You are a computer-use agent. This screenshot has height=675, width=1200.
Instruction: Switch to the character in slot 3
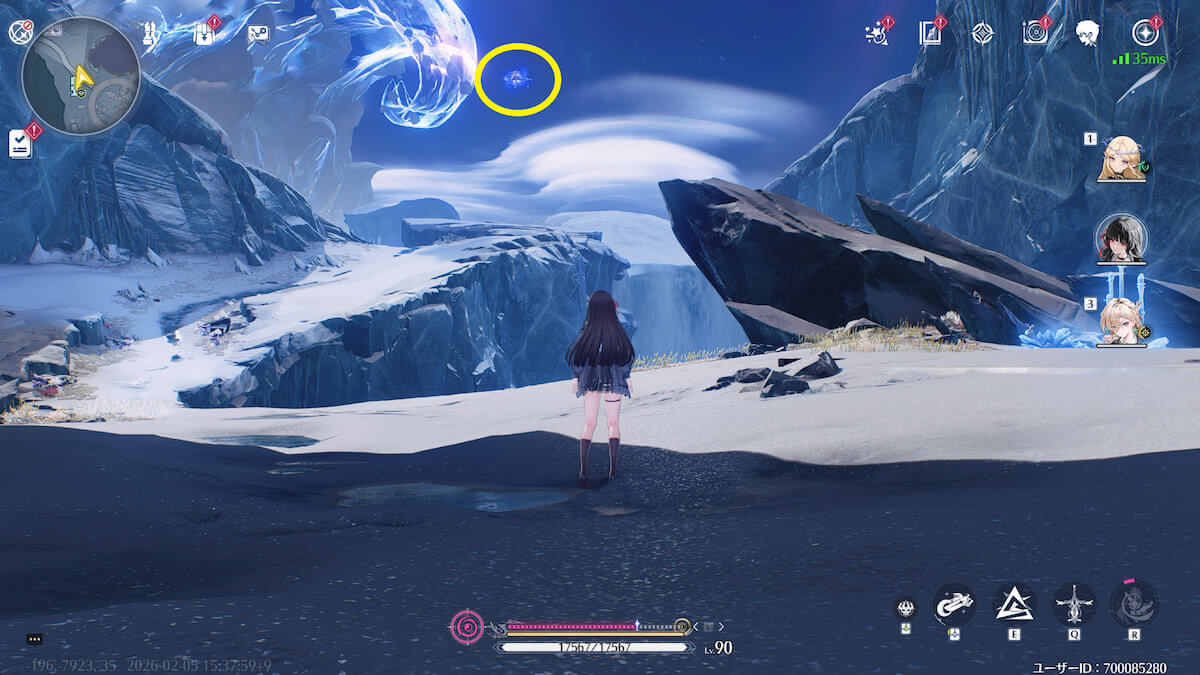point(1121,322)
